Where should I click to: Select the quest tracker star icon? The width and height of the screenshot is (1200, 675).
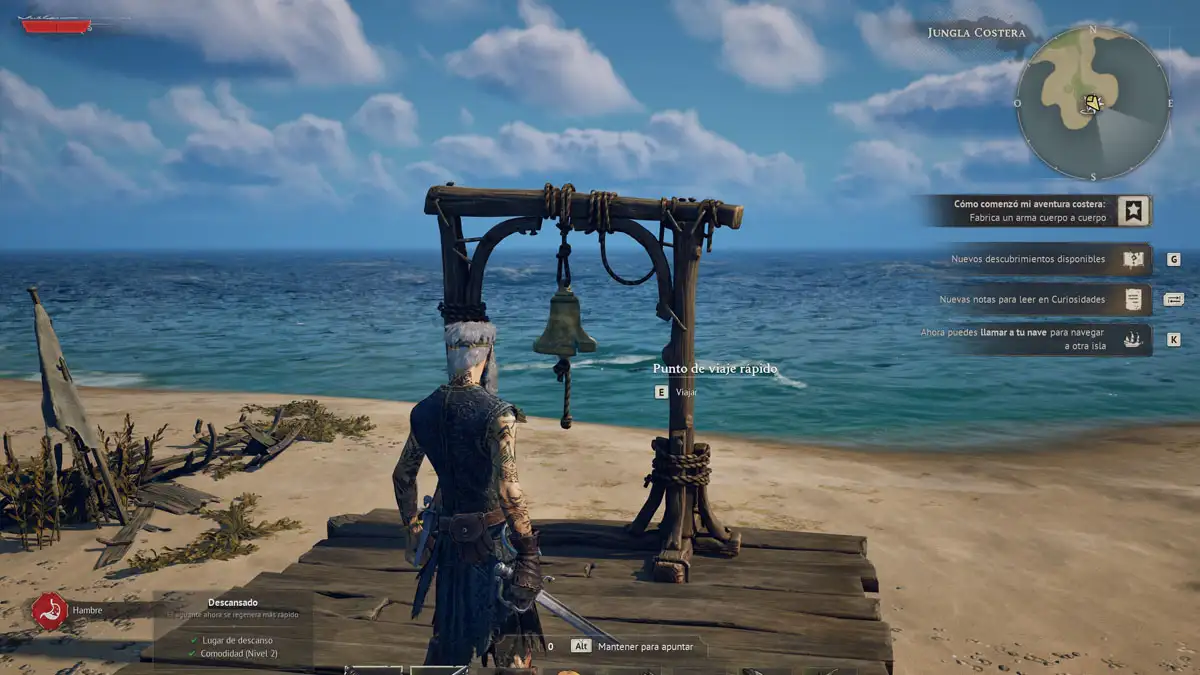point(1133,211)
